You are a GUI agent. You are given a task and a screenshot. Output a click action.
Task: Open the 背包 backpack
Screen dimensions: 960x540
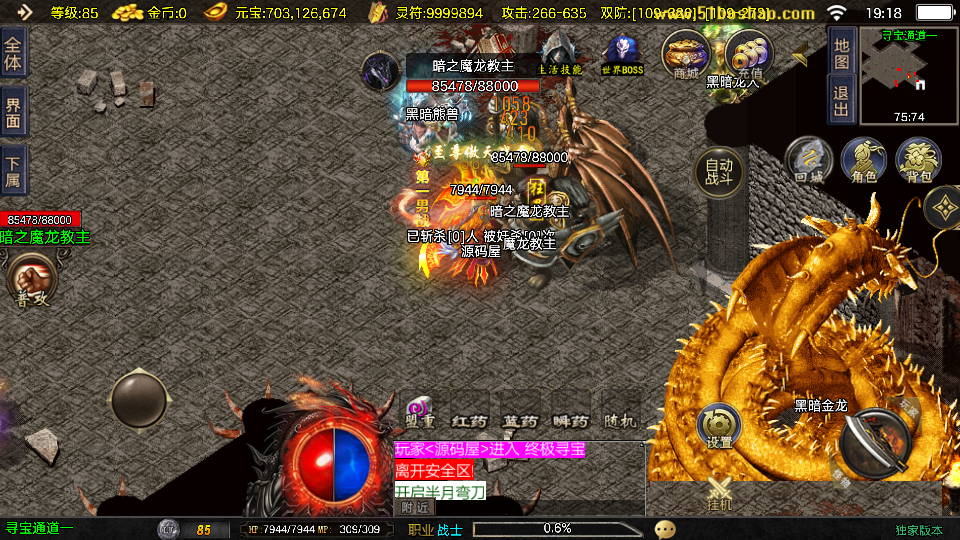coord(918,161)
